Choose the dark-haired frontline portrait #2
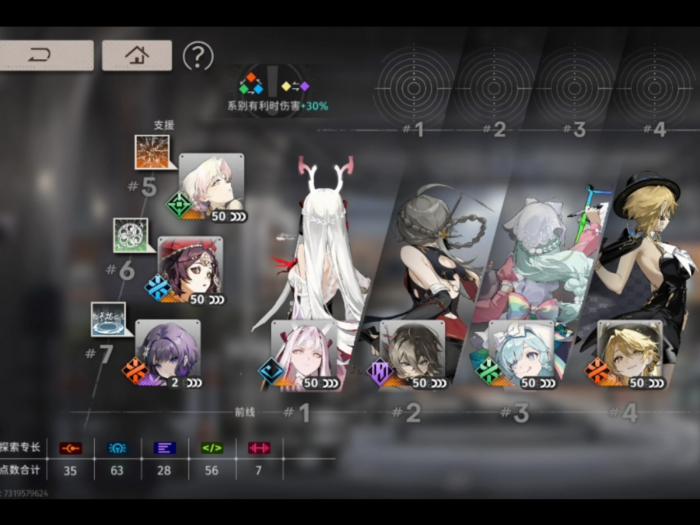700x525 pixels. pos(412,354)
